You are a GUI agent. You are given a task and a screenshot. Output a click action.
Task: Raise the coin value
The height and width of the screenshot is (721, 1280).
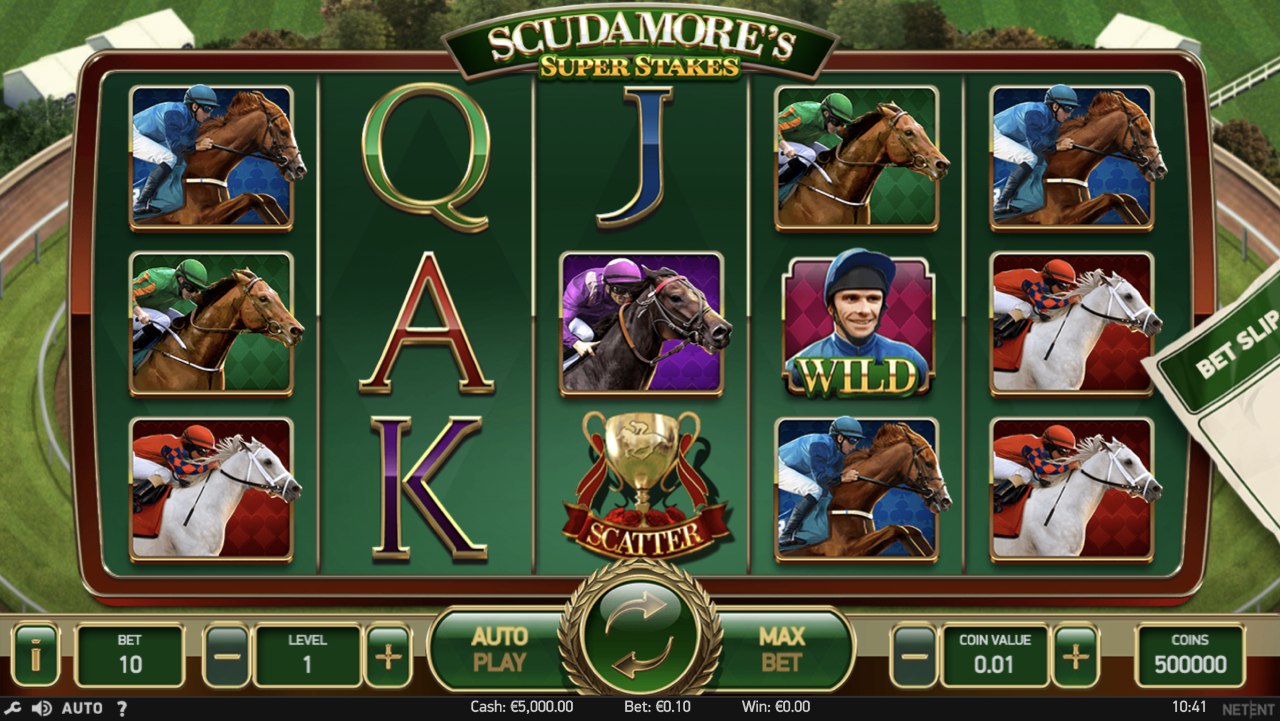click(x=1075, y=656)
